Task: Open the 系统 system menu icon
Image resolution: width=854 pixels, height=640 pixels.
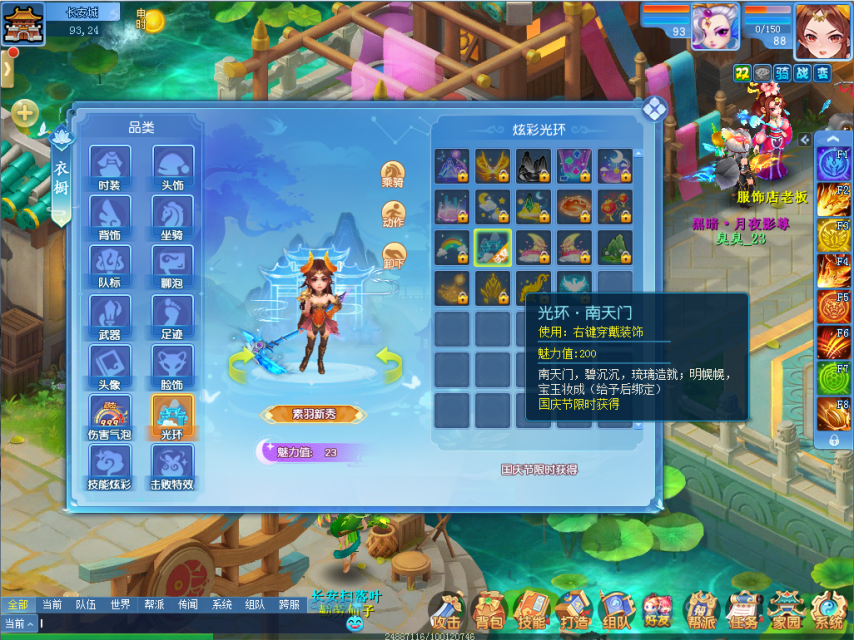Action: (828, 609)
